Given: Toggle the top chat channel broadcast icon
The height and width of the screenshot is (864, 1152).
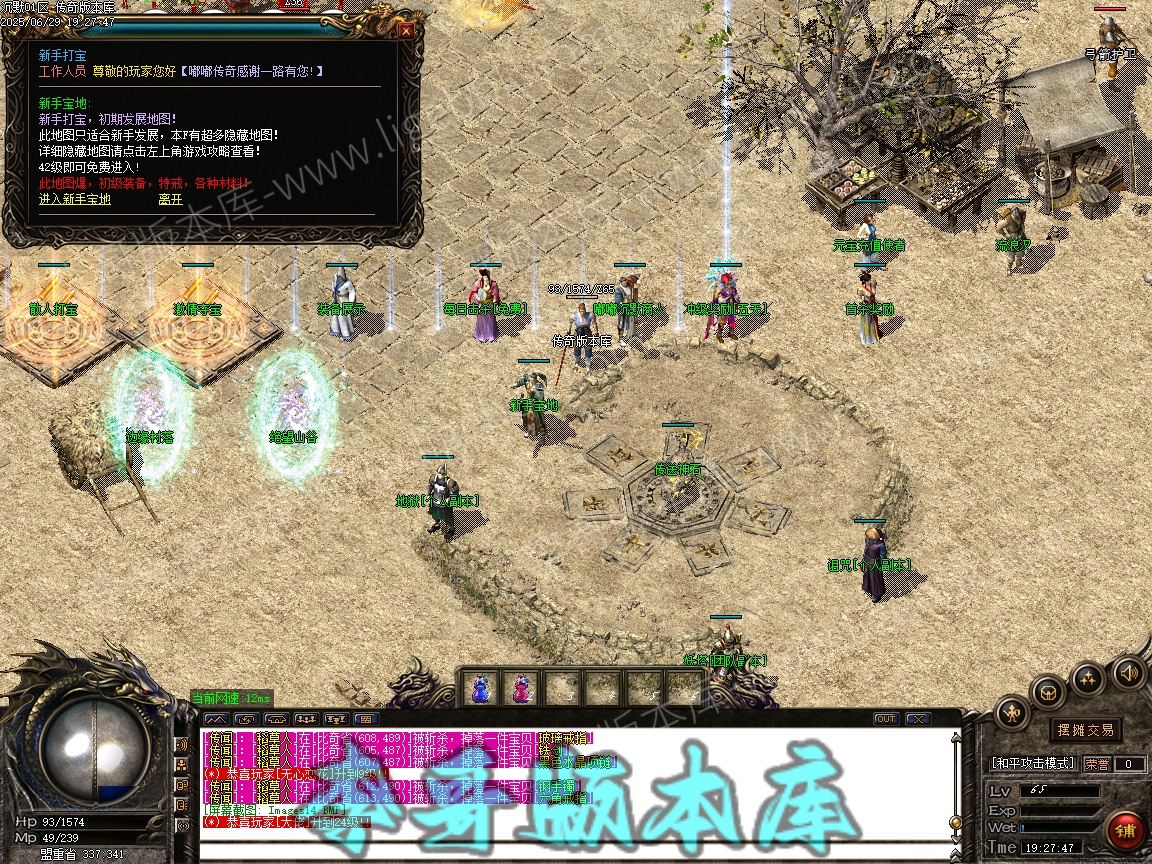Looking at the screenshot, I should point(182,745).
